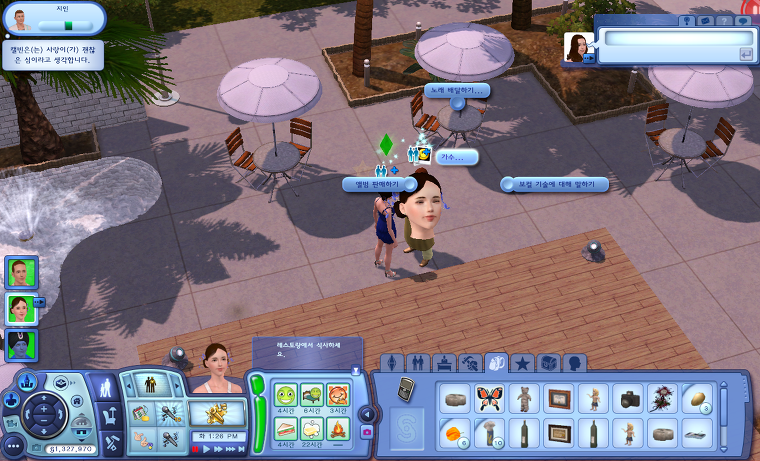Click the golden microphone career icon
Screen dimensions: 760x461
tap(218, 411)
